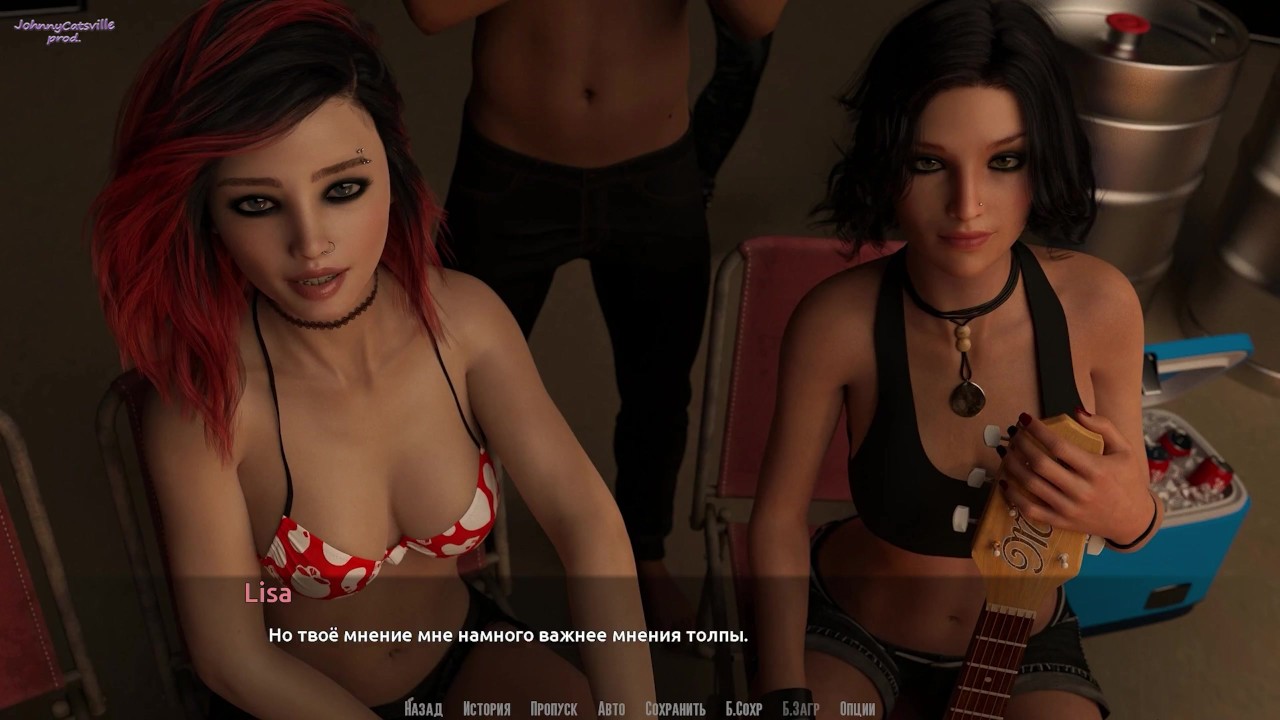1280x720 pixels.
Task: Open the Сохранить (Save) menu
Action: pos(675,709)
